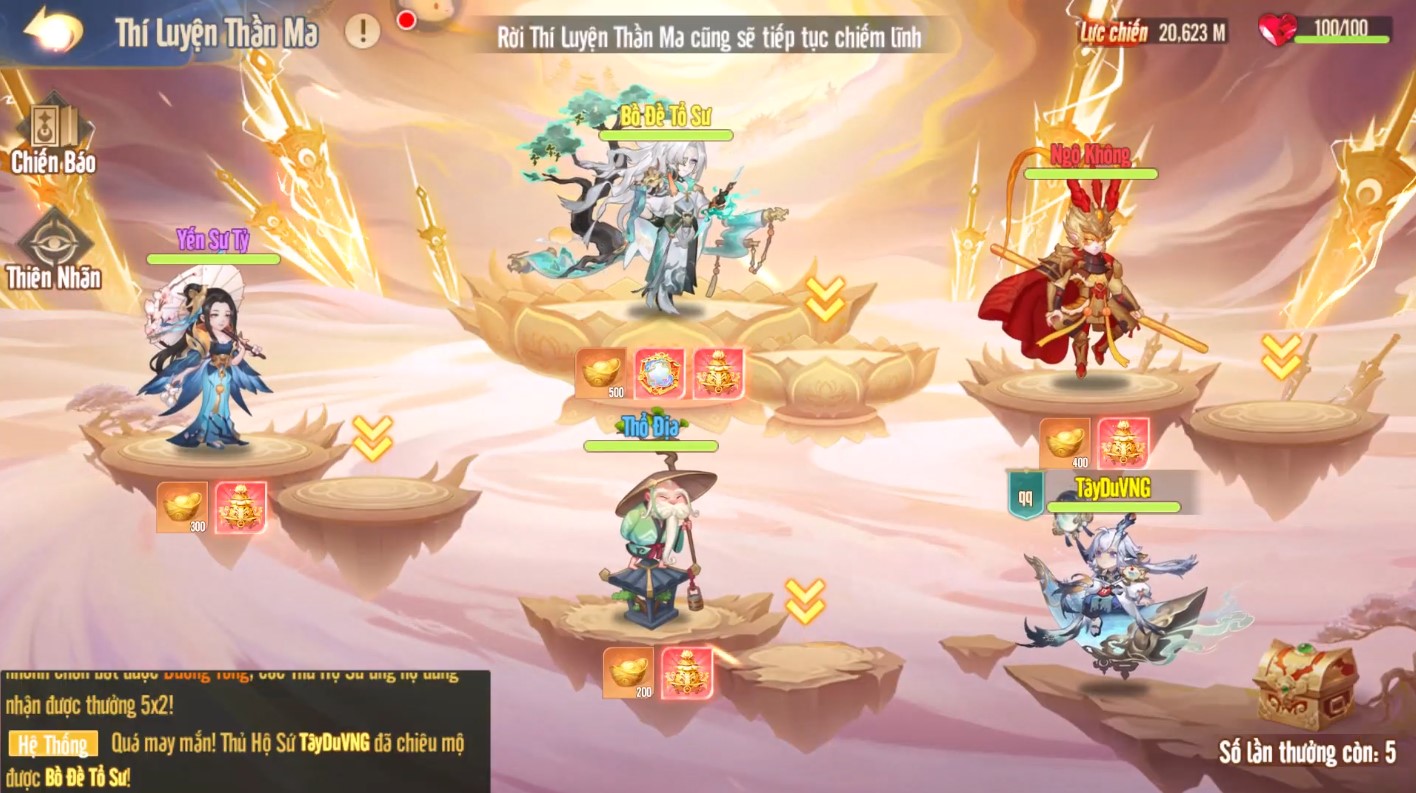Image resolution: width=1416 pixels, height=793 pixels.
Task: Click the double-arrow chevron near Ngộ Không
Action: click(x=1281, y=357)
